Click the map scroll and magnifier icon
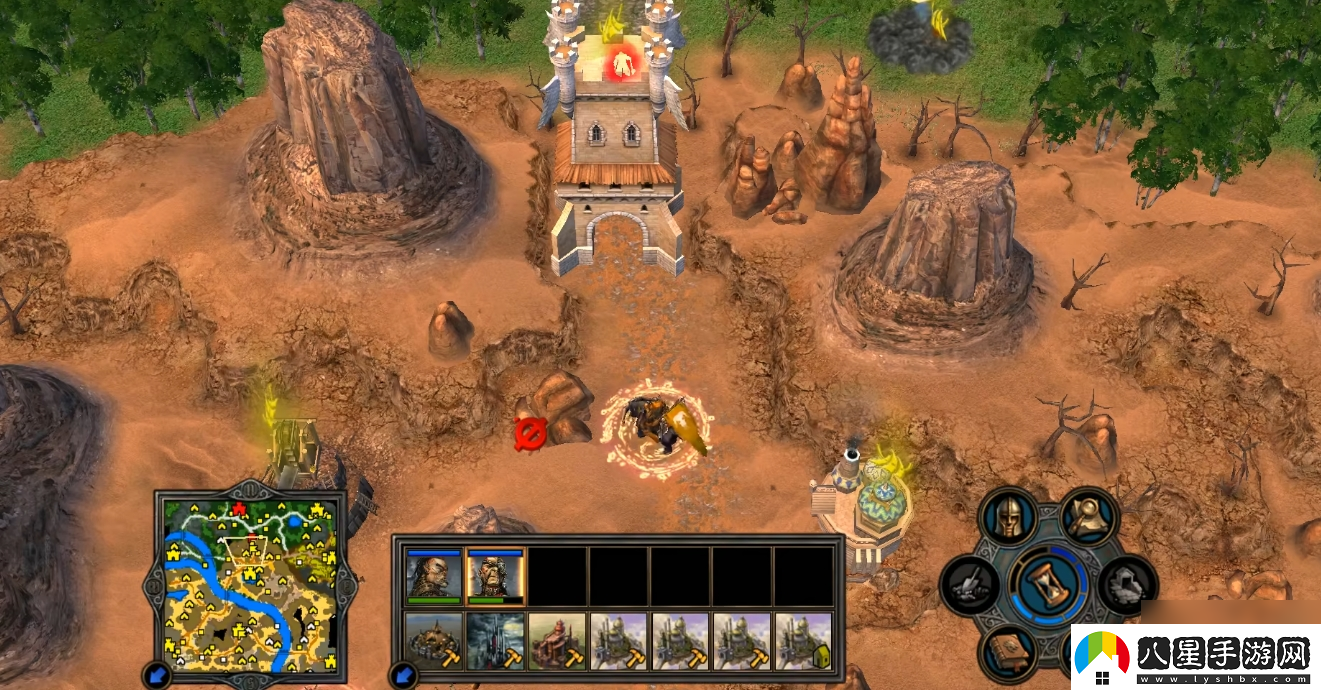This screenshot has width=1321, height=690. [1088, 516]
